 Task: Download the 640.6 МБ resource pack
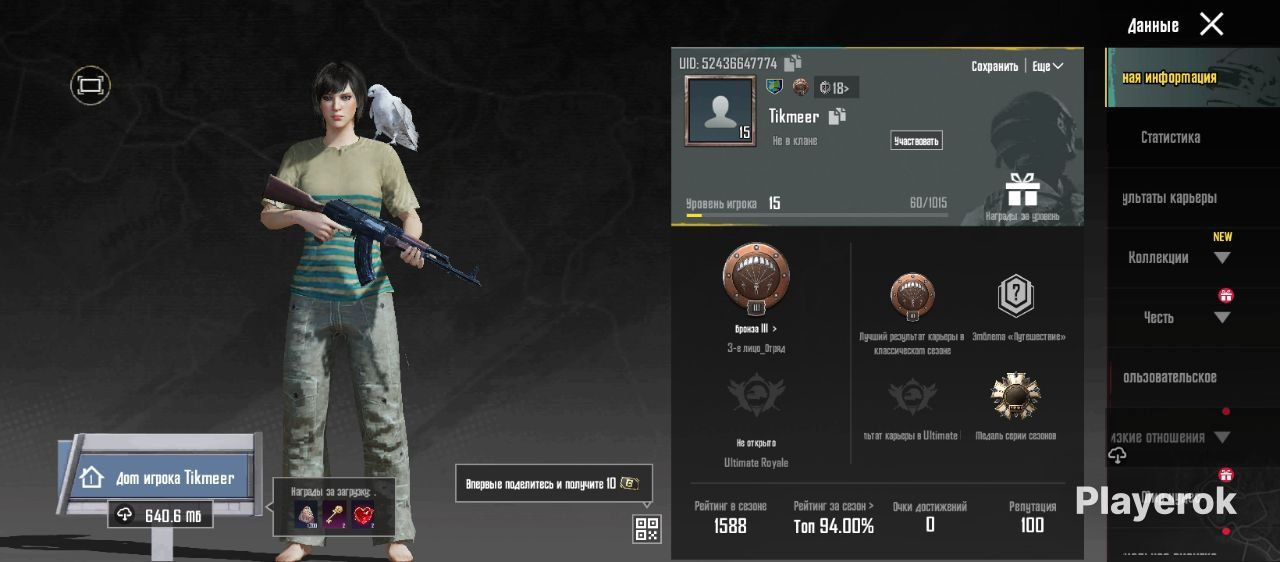[160, 516]
